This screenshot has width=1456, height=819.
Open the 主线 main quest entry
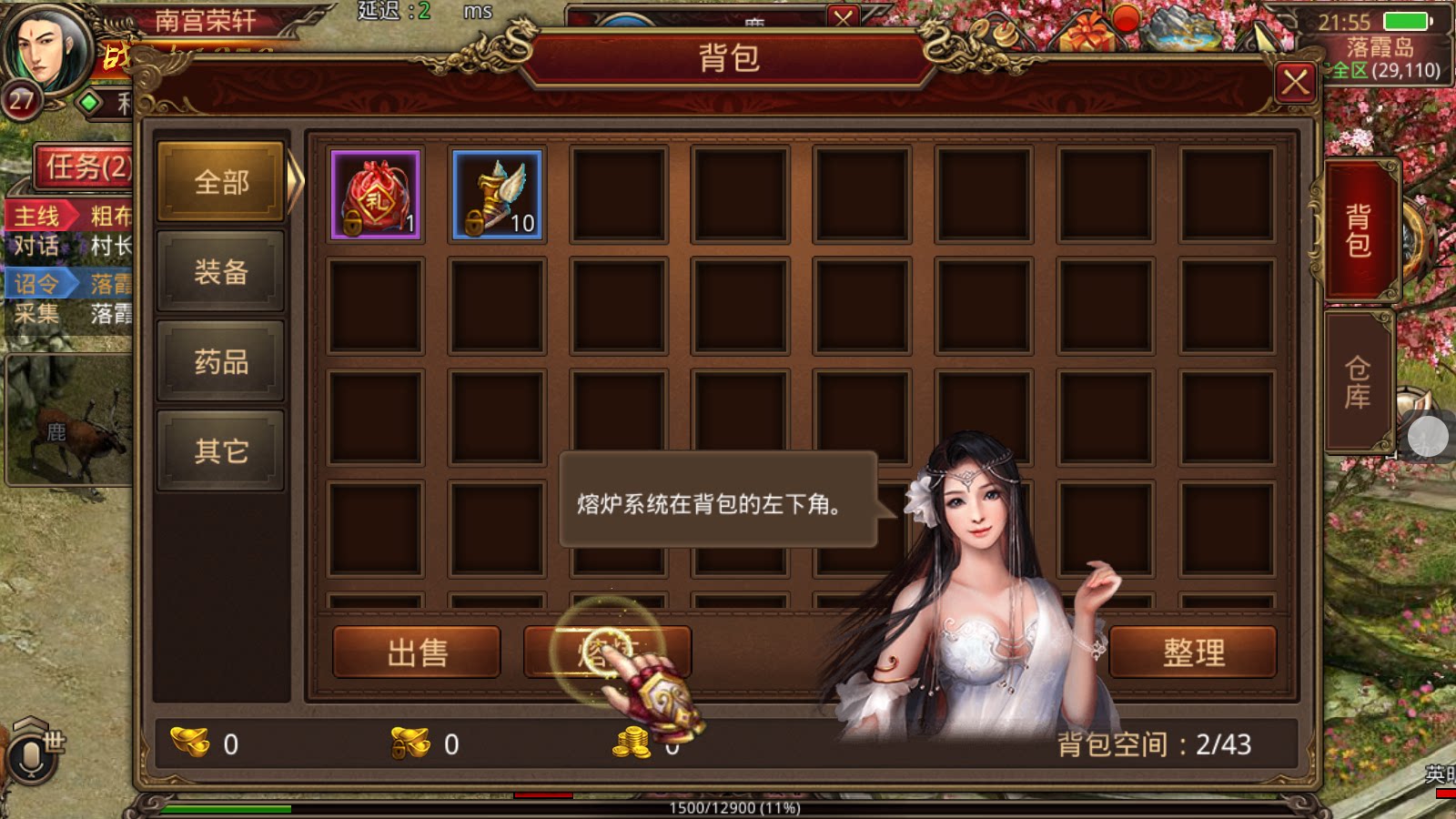(38, 216)
